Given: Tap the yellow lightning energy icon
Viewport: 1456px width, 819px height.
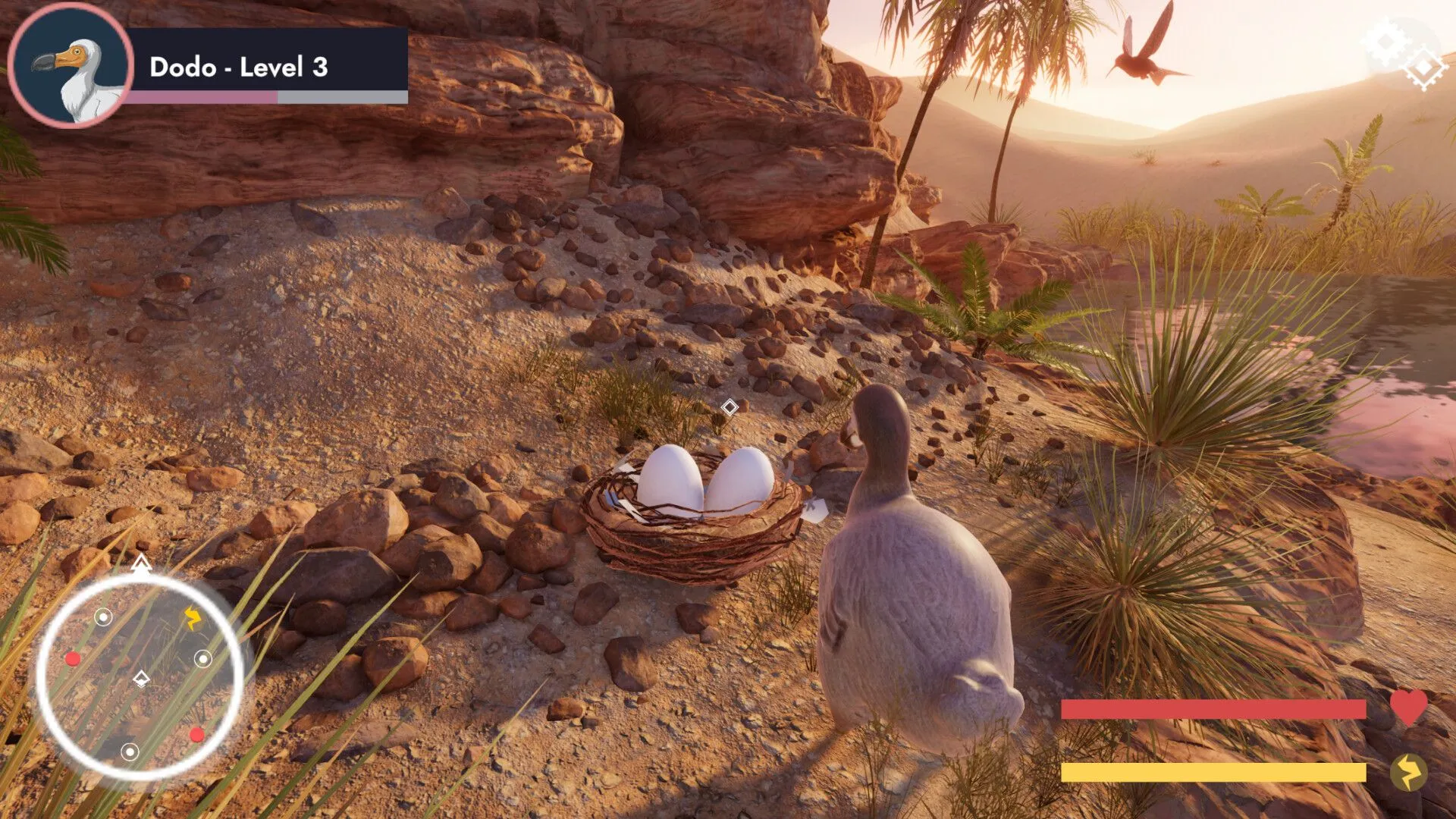Looking at the screenshot, I should [x=1408, y=773].
